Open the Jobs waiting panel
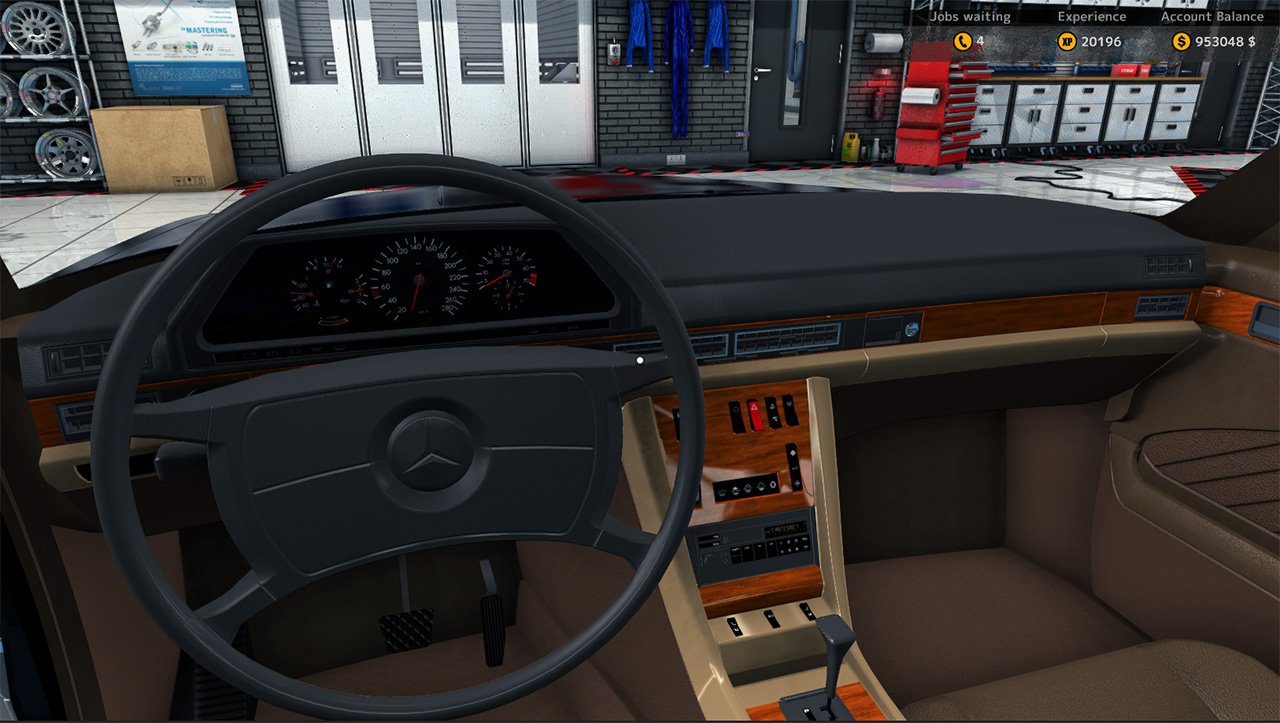 coord(972,16)
